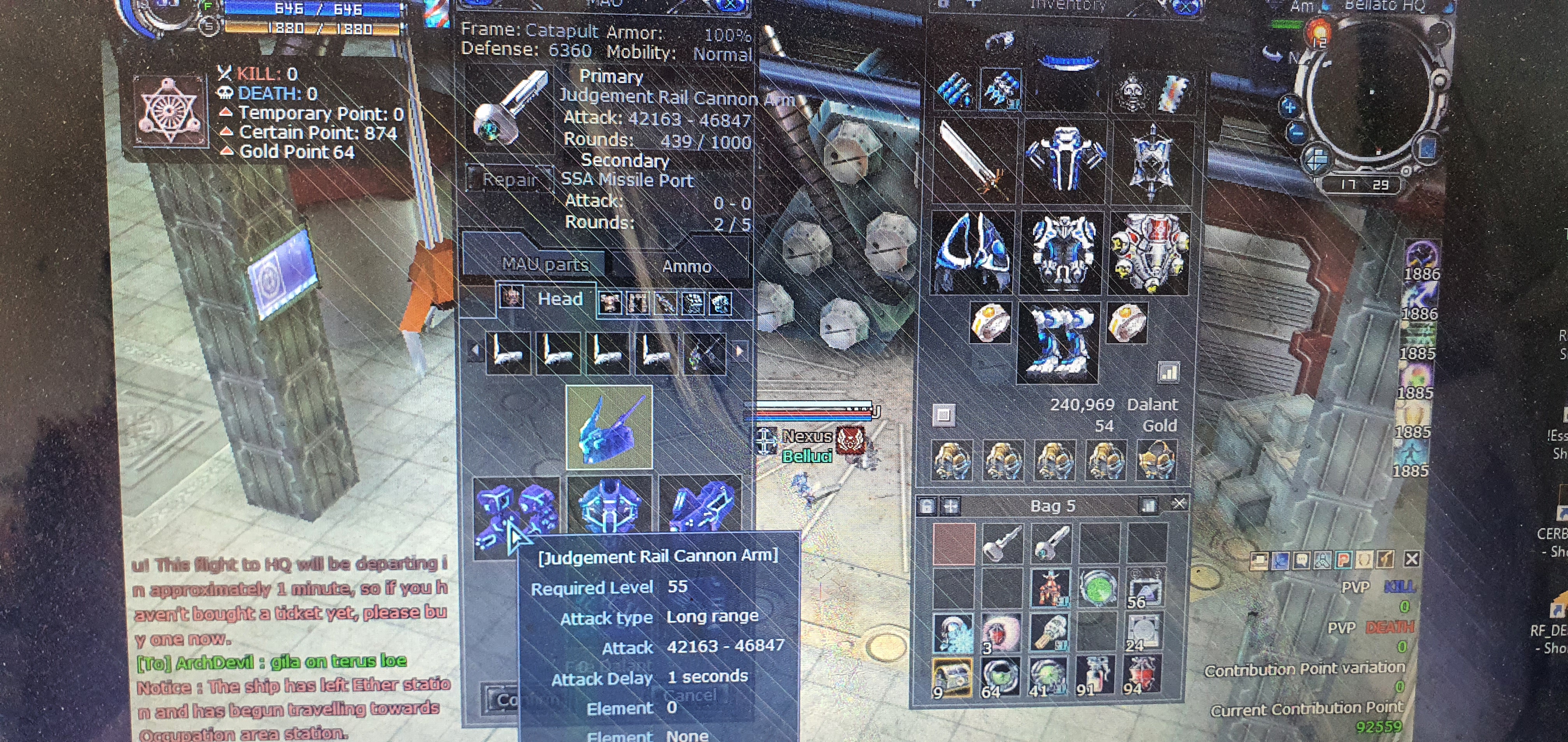The height and width of the screenshot is (742, 1568).
Task: Select the equipped sword weapon slot
Action: point(973,159)
